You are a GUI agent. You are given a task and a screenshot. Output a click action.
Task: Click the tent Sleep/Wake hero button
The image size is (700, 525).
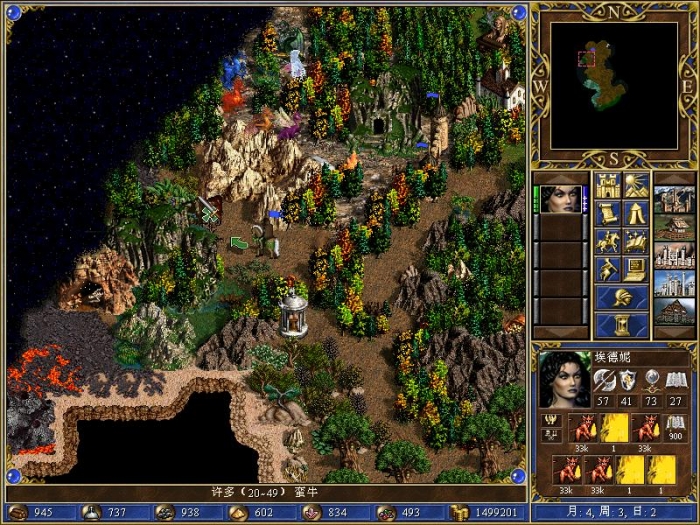coord(636,214)
